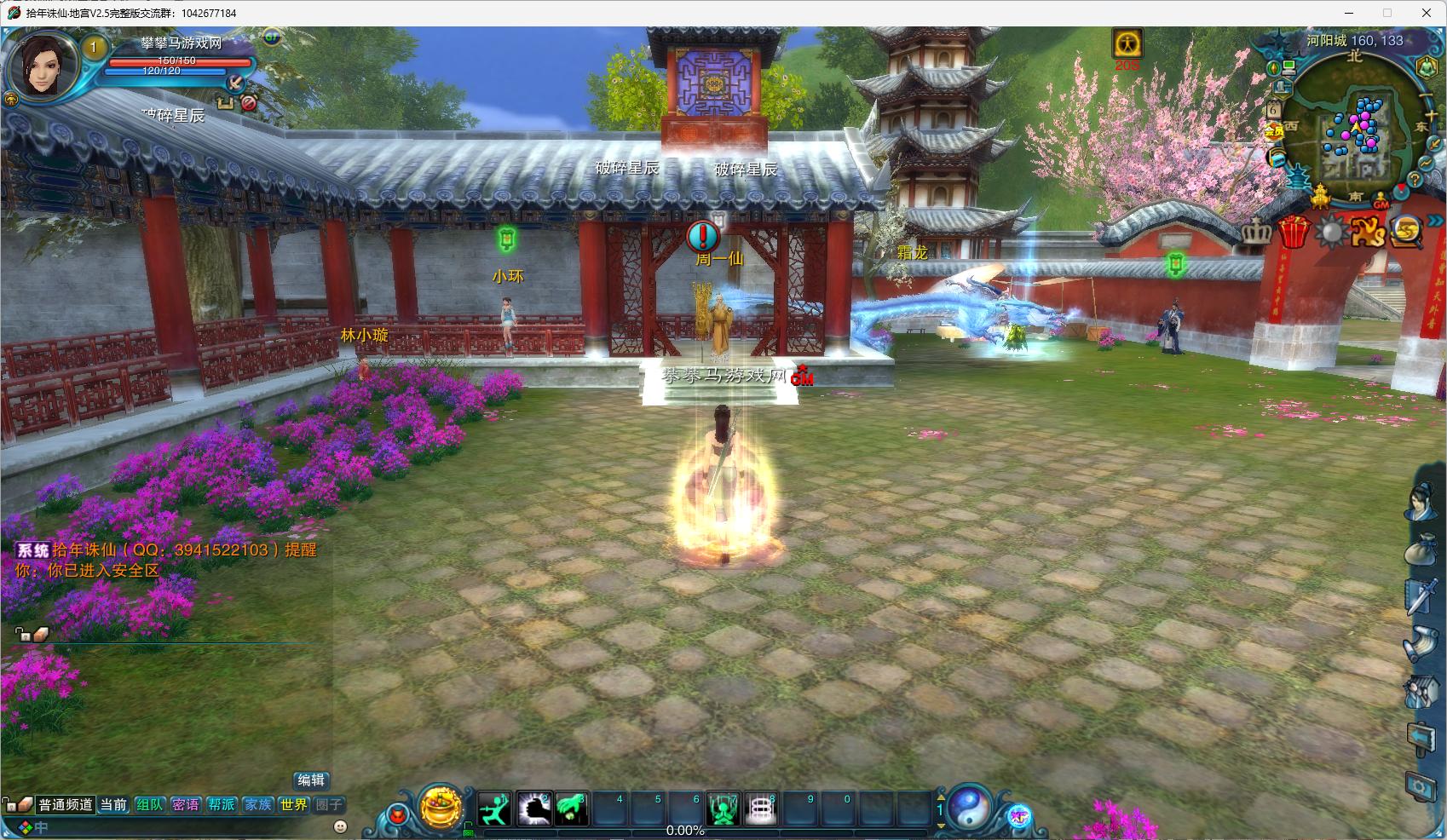Trigger the green claw skill in the hotbar

572,808
